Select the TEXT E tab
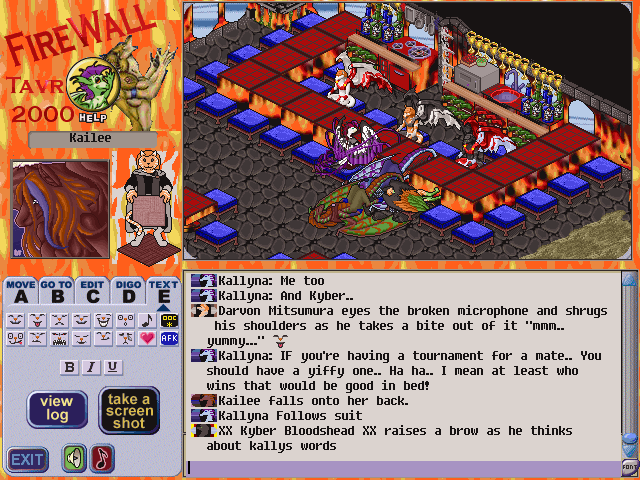 coord(163,291)
